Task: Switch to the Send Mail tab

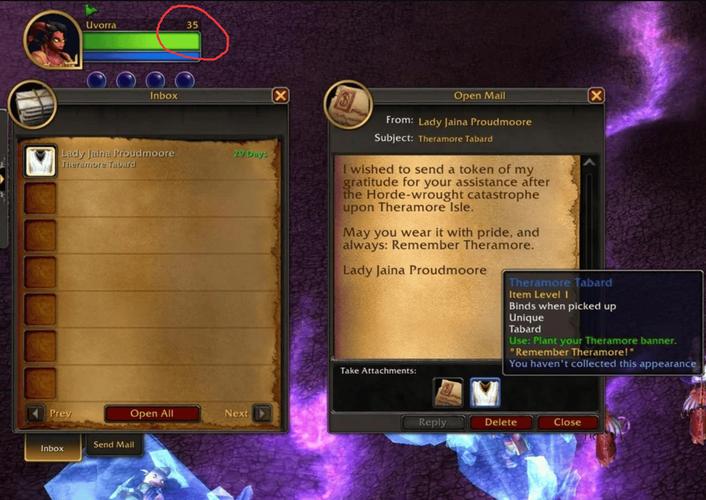Action: coord(114,445)
